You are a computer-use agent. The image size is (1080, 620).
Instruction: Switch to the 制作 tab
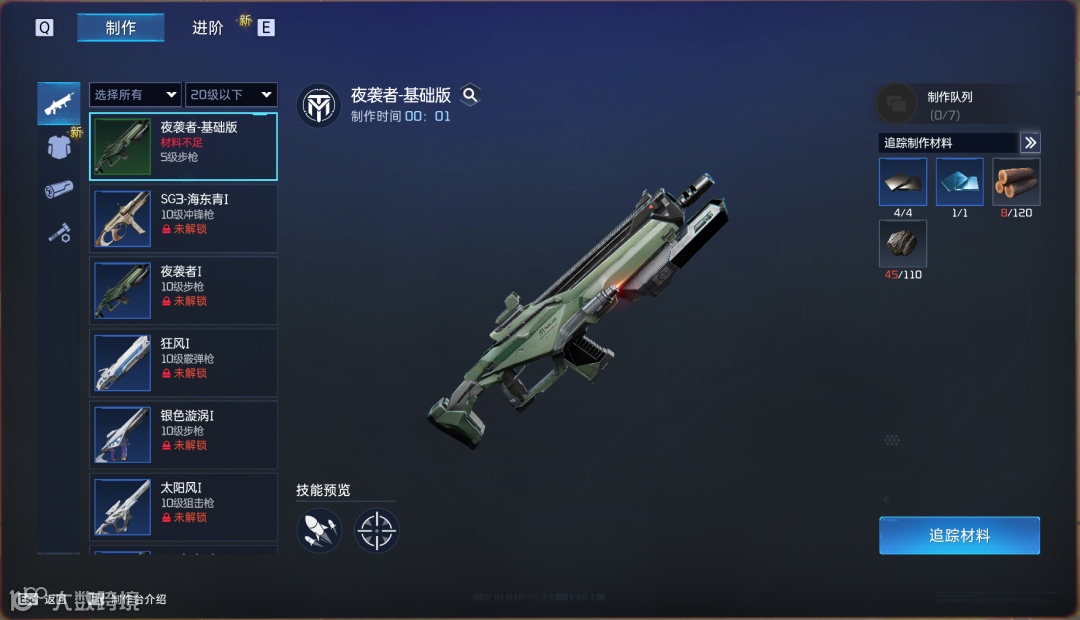click(x=120, y=28)
